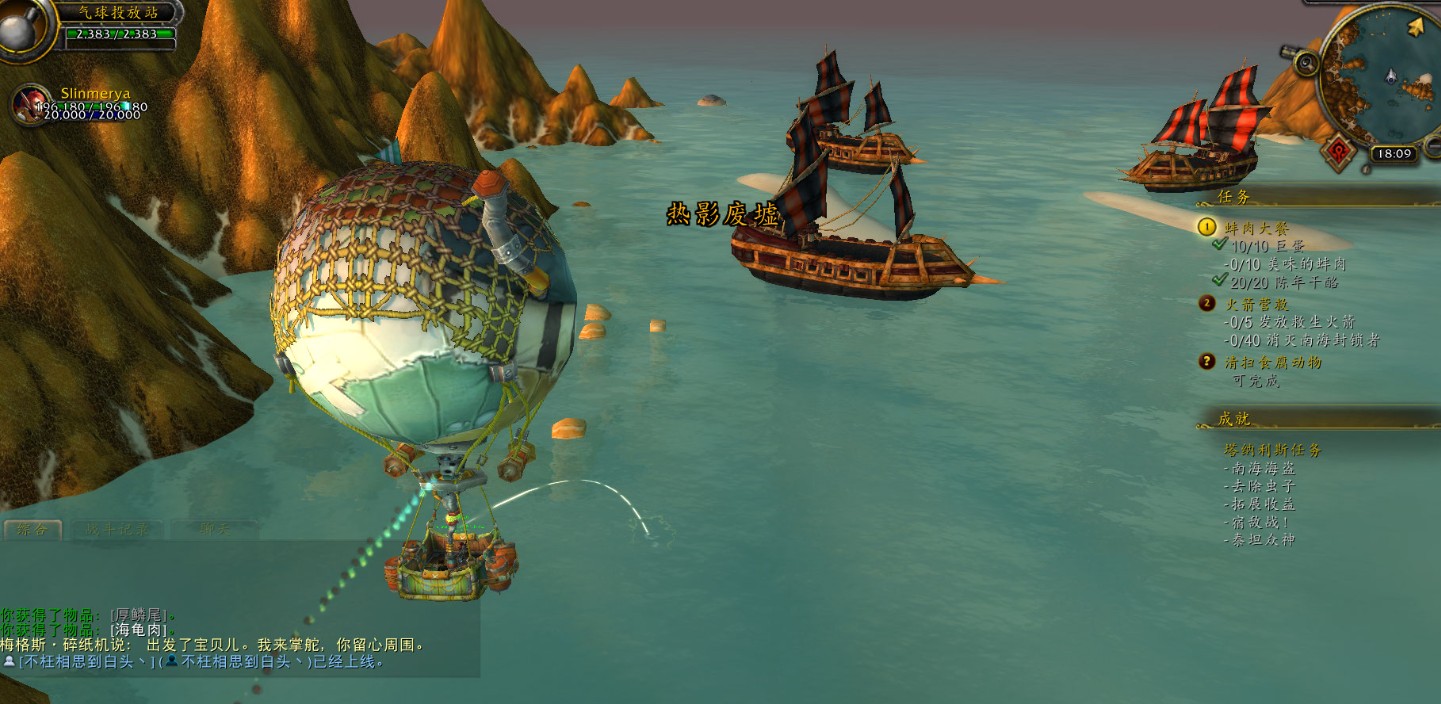Open the 塔纳利斯任务 achievement entry

[1273, 450]
